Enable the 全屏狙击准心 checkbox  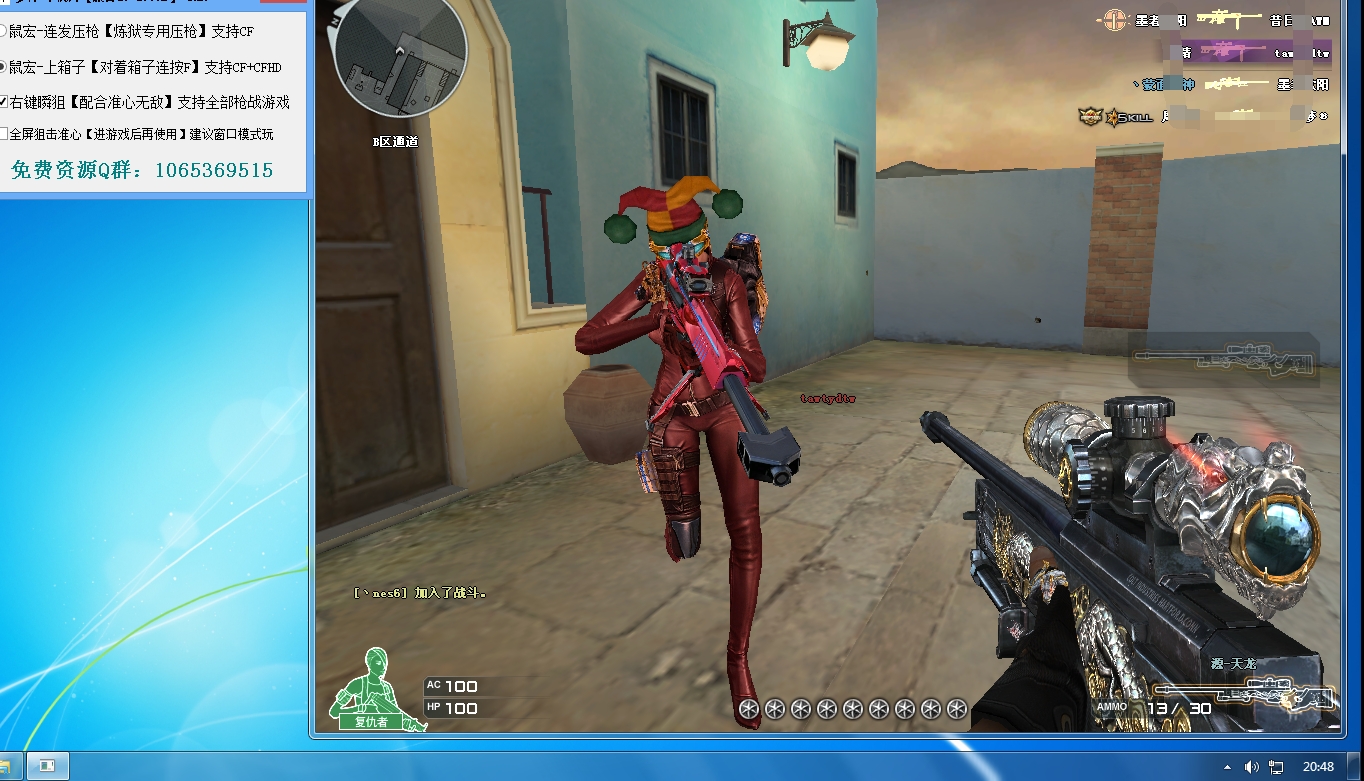point(4,134)
